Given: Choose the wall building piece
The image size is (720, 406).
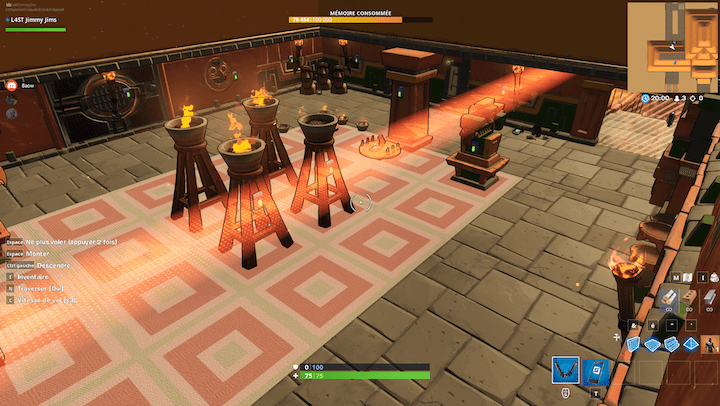Looking at the screenshot, I should (x=633, y=344).
